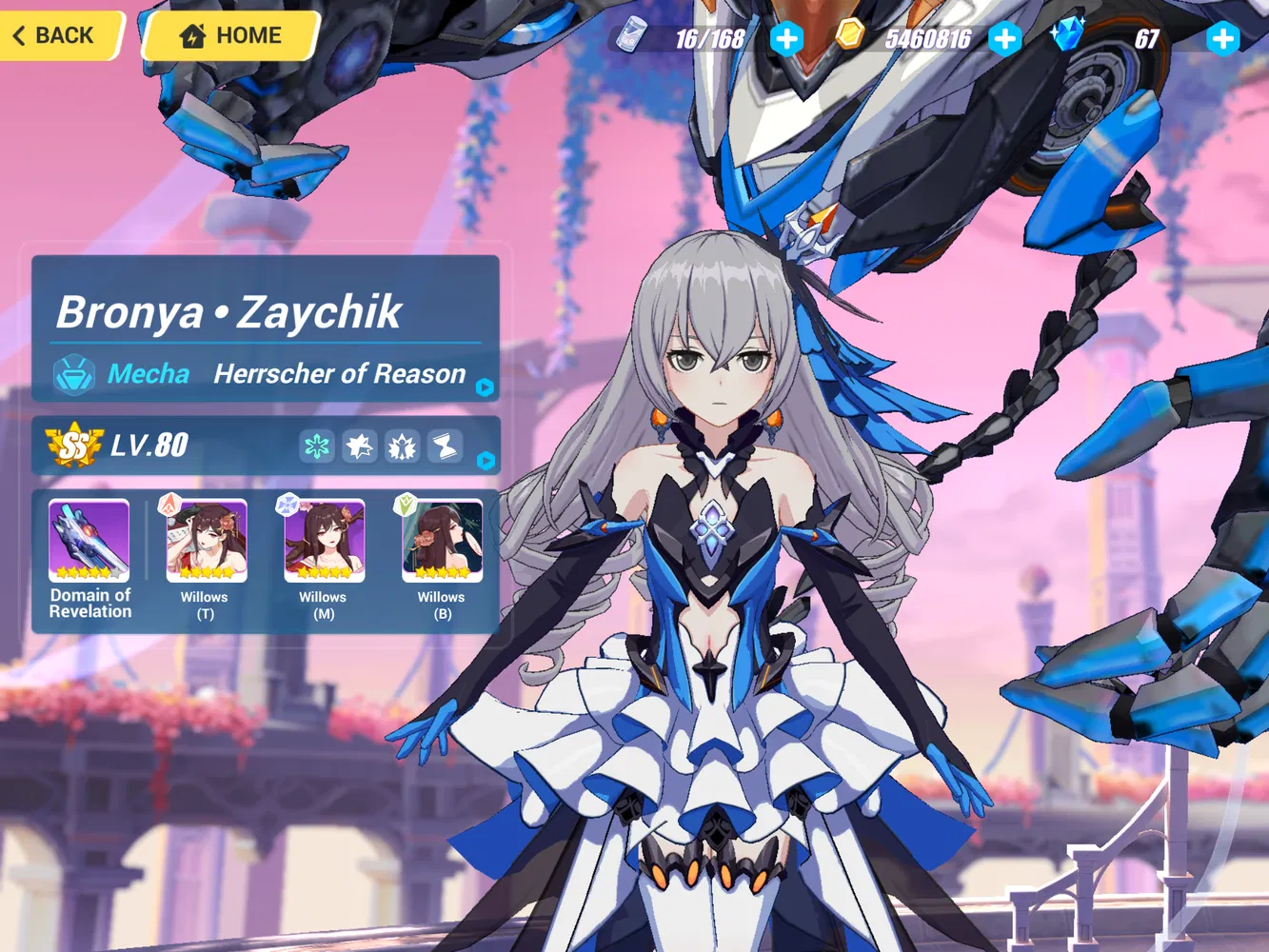Select the Willows (B) stigmata
The width and height of the screenshot is (1269, 952).
(x=441, y=541)
